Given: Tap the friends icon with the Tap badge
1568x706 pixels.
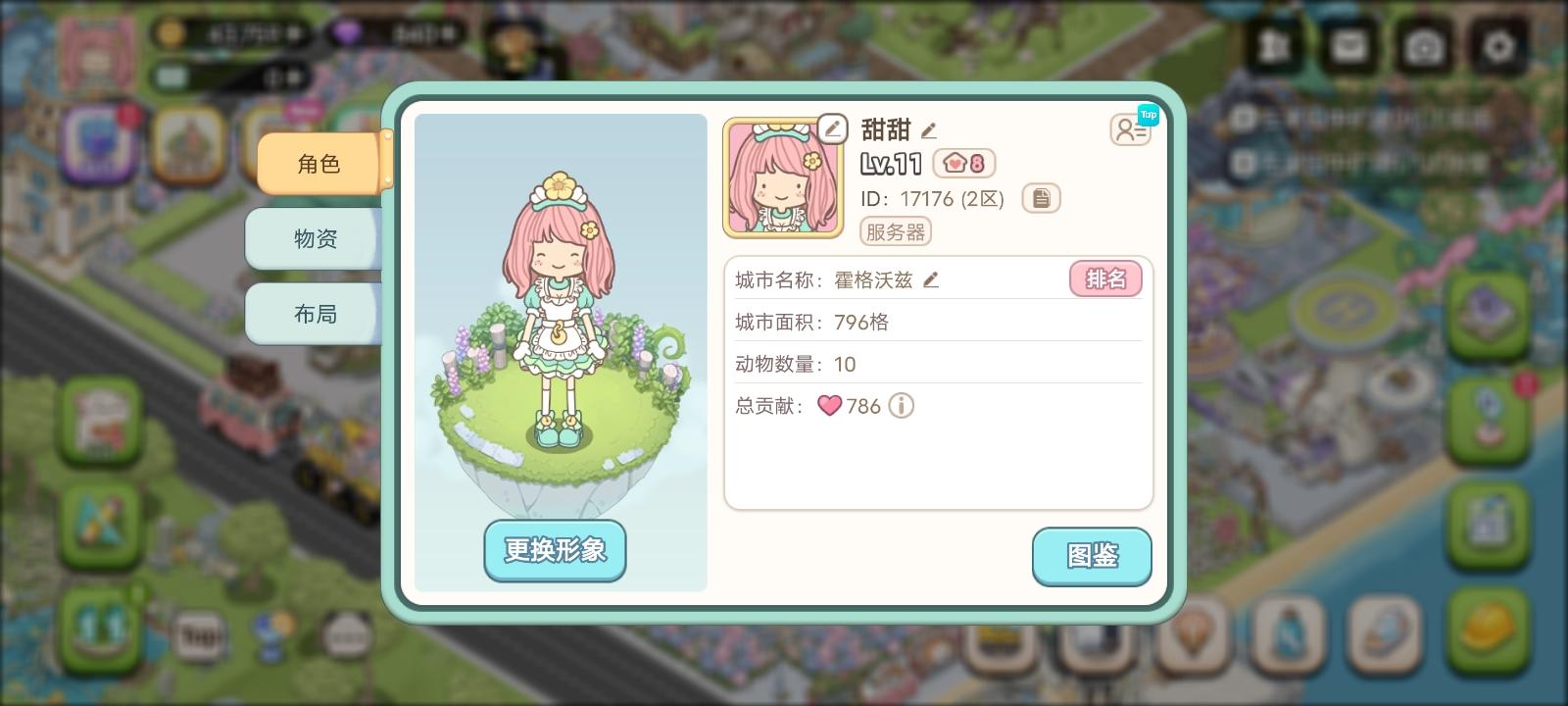Looking at the screenshot, I should (1131, 128).
